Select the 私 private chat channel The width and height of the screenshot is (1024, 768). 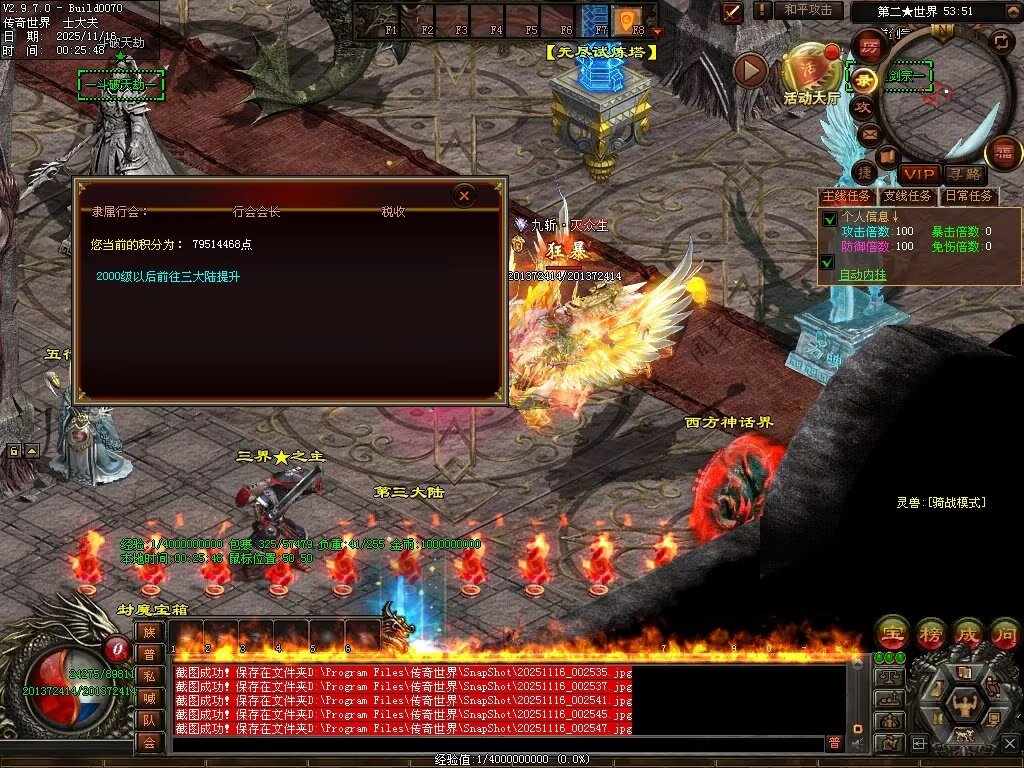pyautogui.click(x=148, y=676)
